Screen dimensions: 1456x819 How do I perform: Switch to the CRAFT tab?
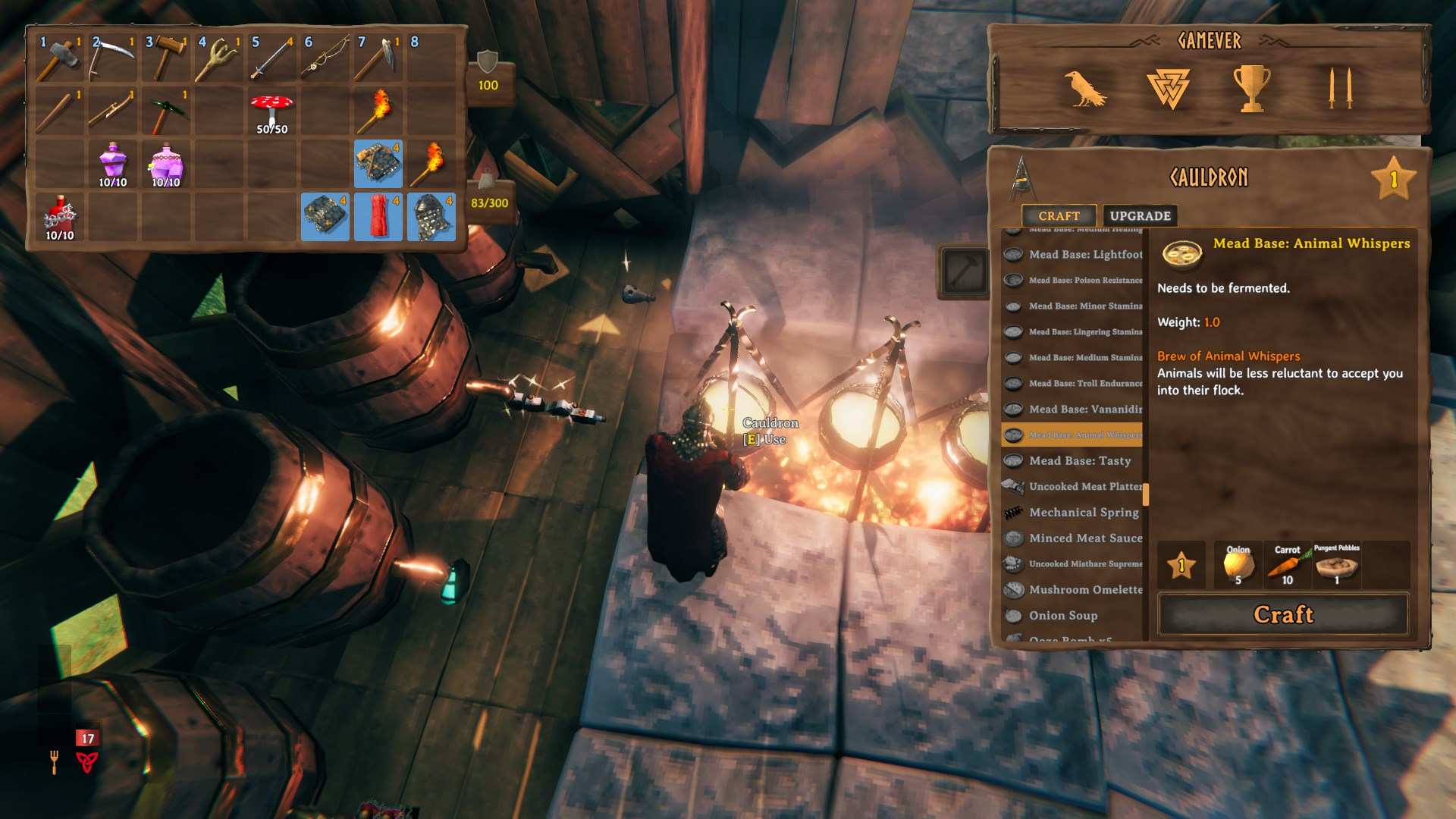click(x=1060, y=216)
